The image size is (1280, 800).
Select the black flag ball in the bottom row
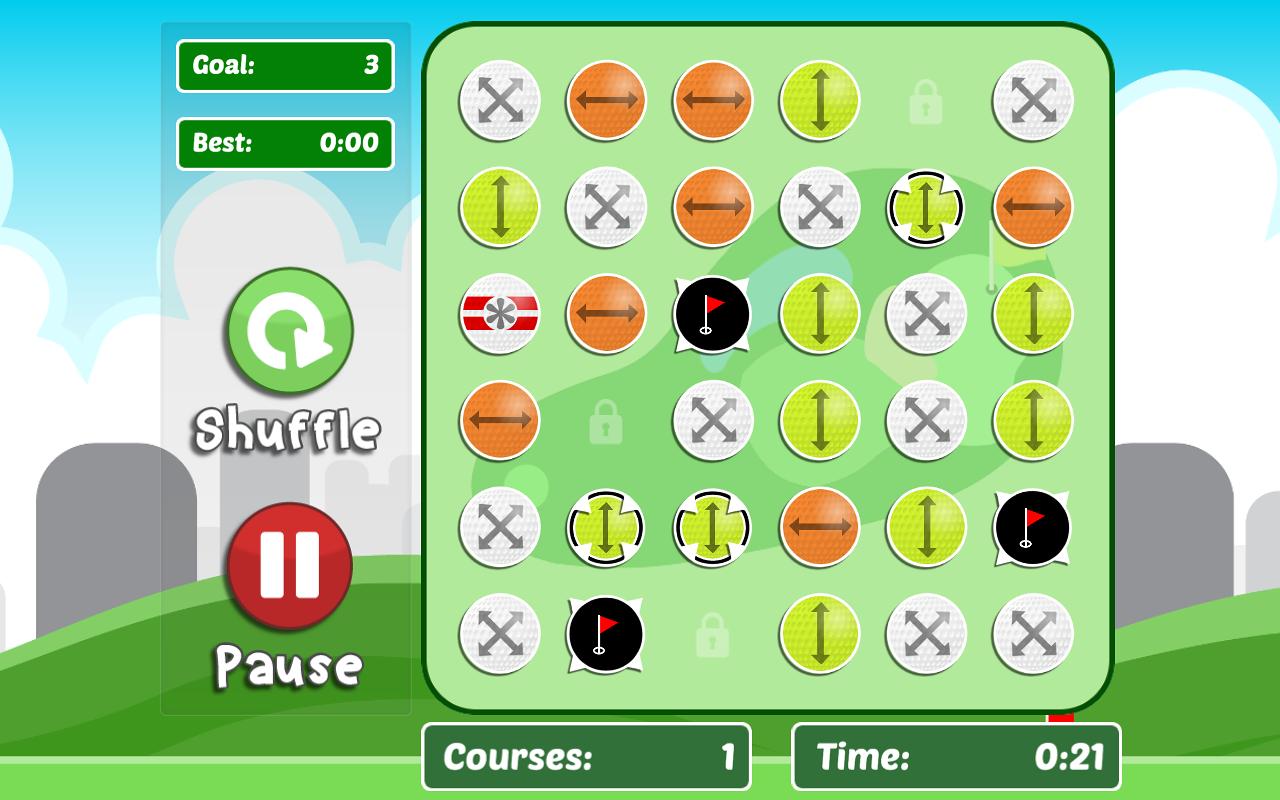point(605,633)
